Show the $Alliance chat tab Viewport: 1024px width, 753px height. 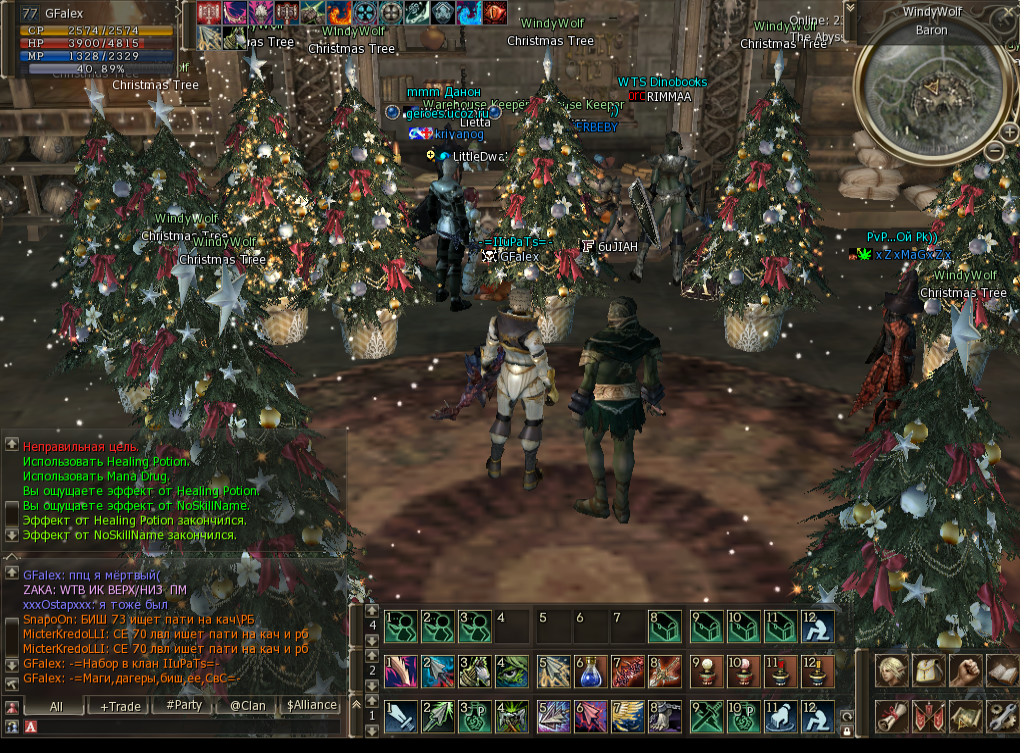[310, 705]
